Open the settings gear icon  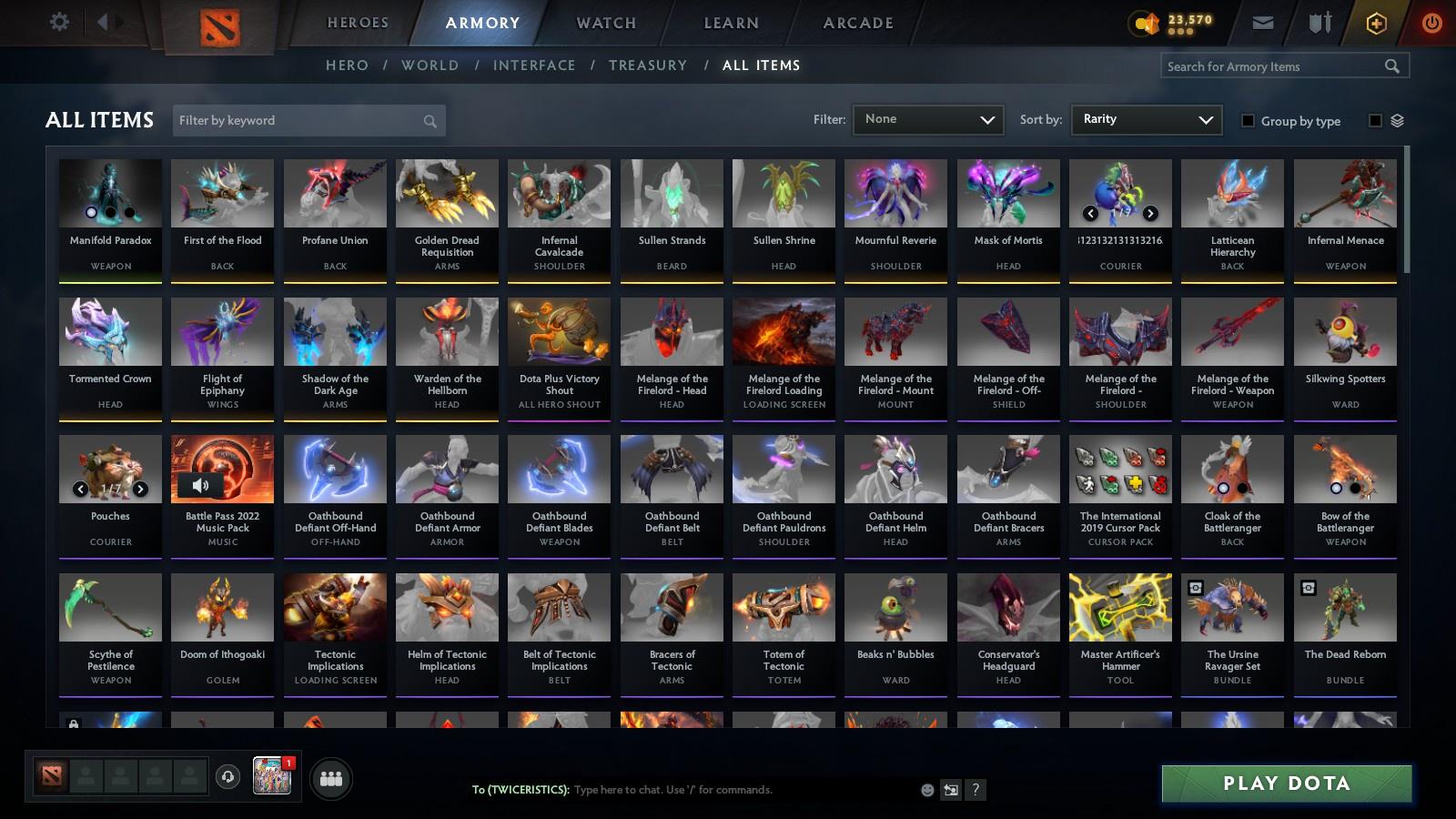(59, 22)
